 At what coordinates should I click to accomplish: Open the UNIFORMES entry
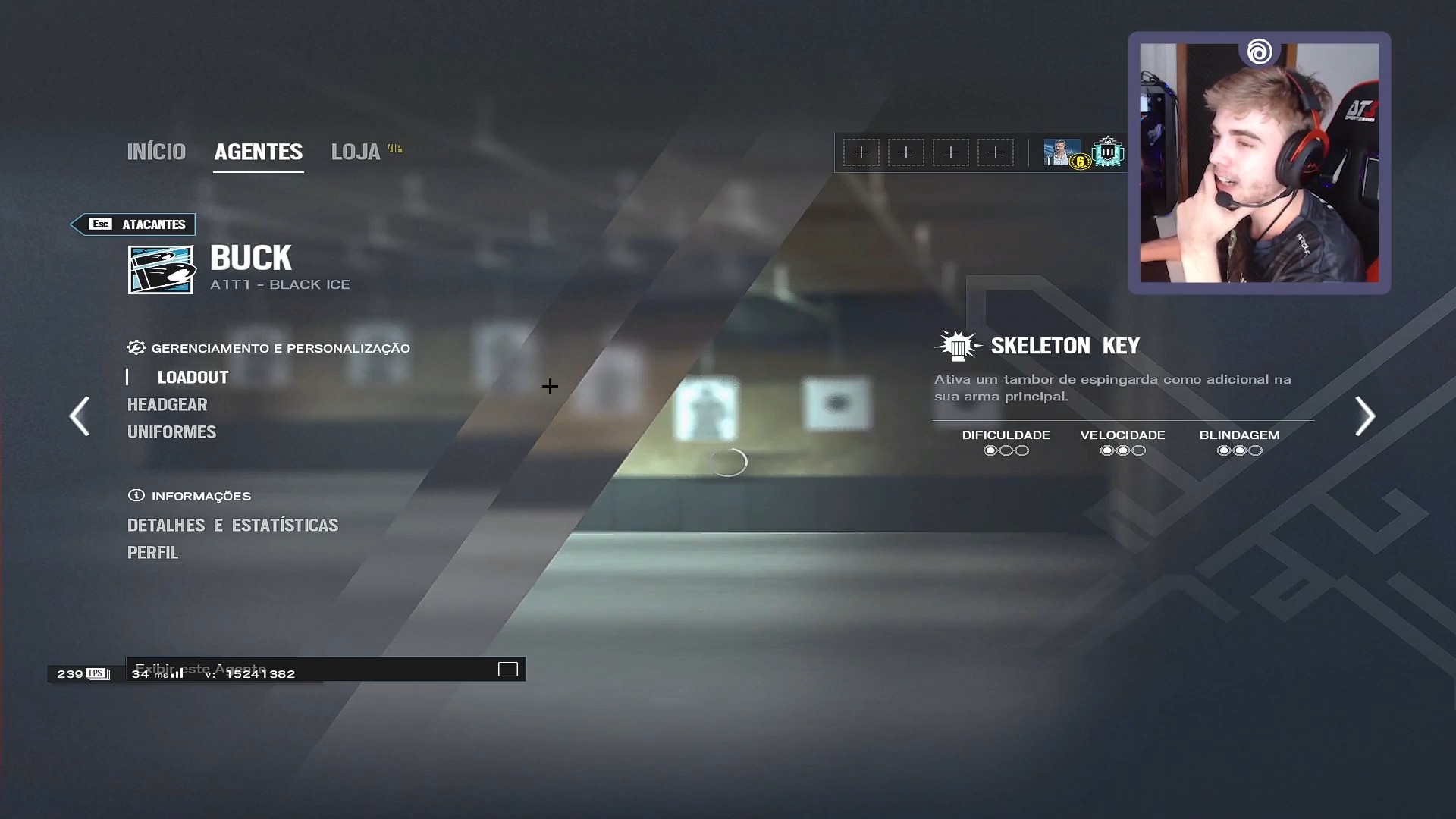(171, 432)
